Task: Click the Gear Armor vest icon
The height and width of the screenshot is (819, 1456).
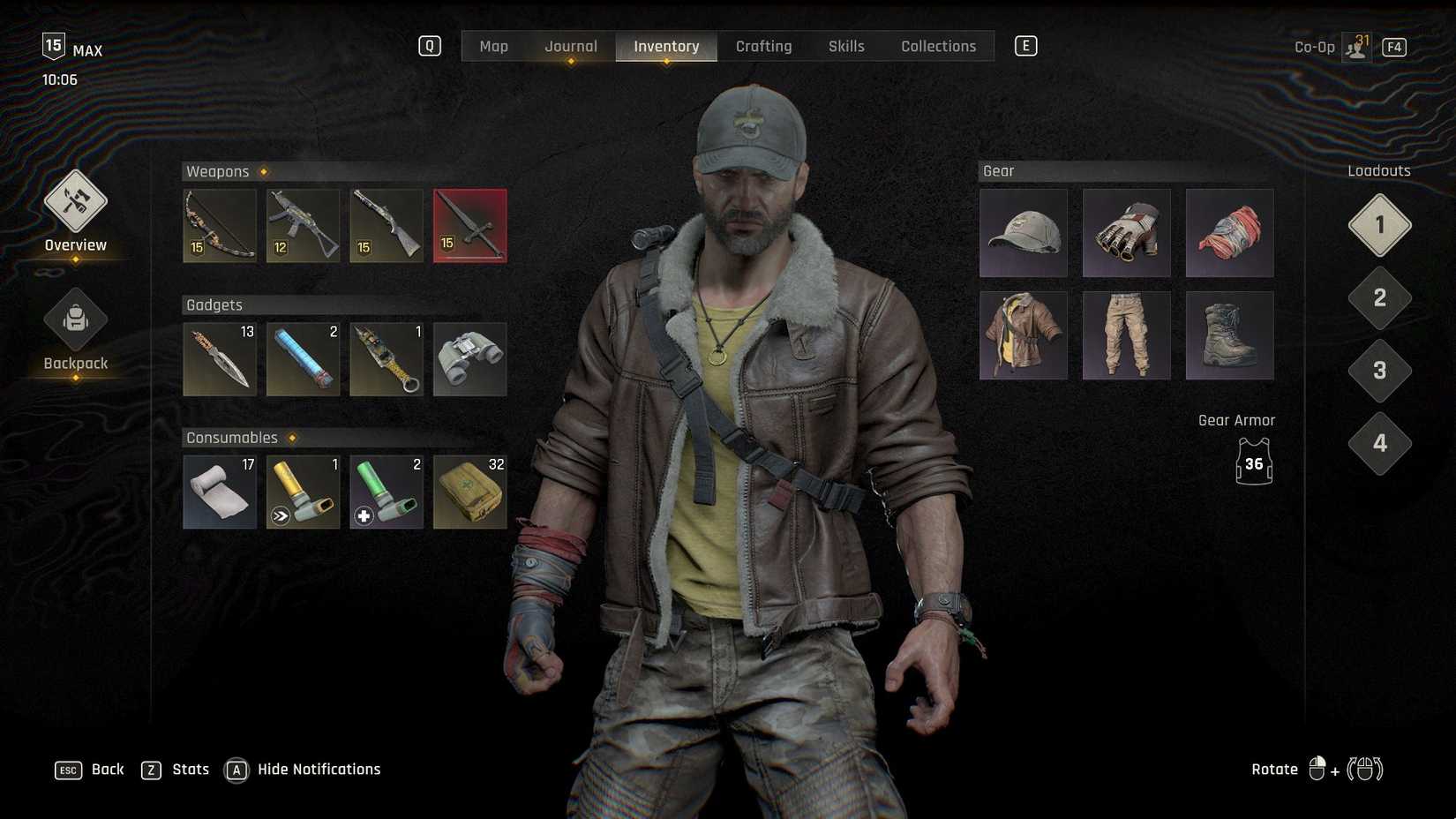Action: click(1252, 461)
